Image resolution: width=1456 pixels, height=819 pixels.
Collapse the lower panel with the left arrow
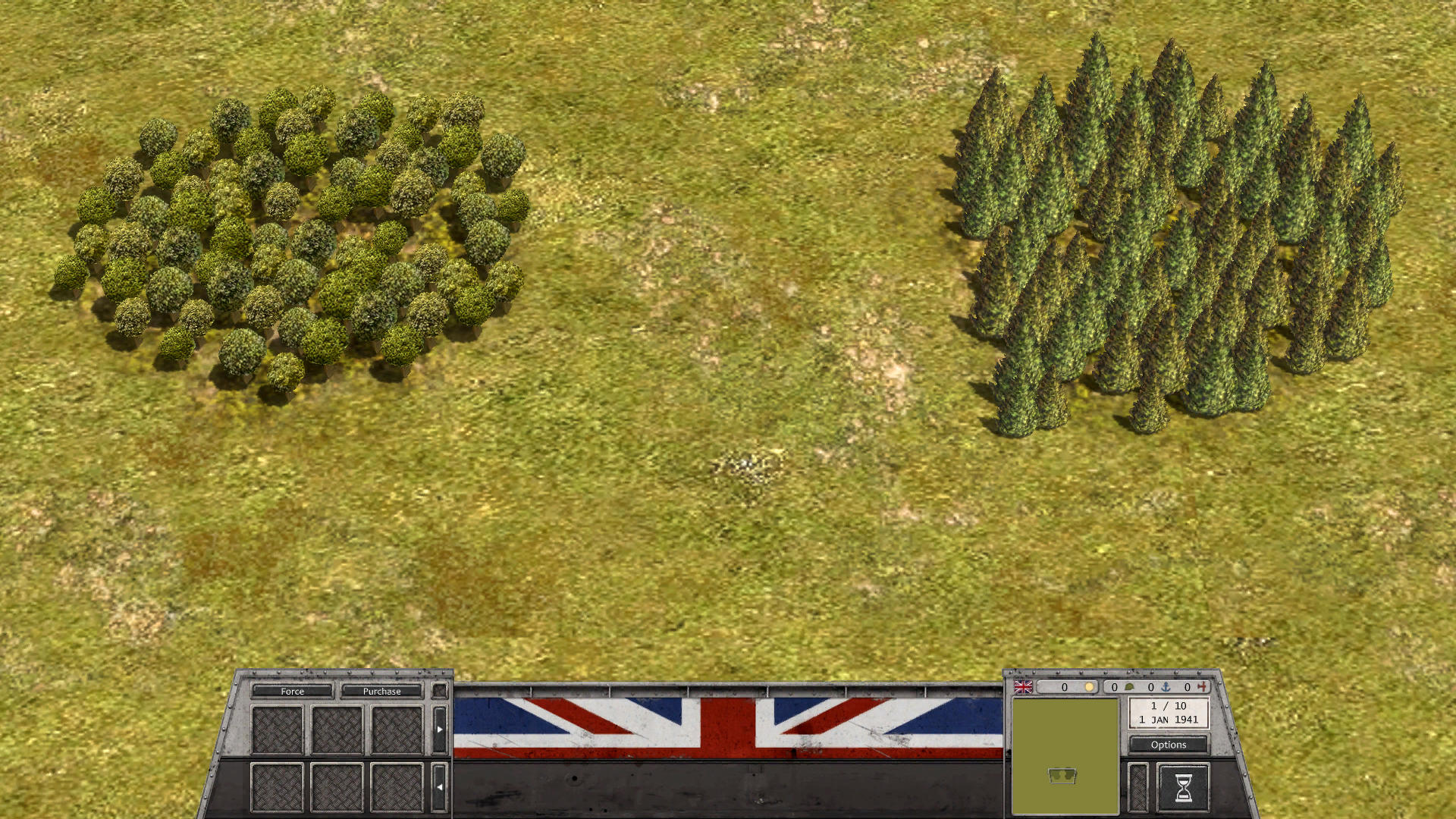(x=440, y=786)
